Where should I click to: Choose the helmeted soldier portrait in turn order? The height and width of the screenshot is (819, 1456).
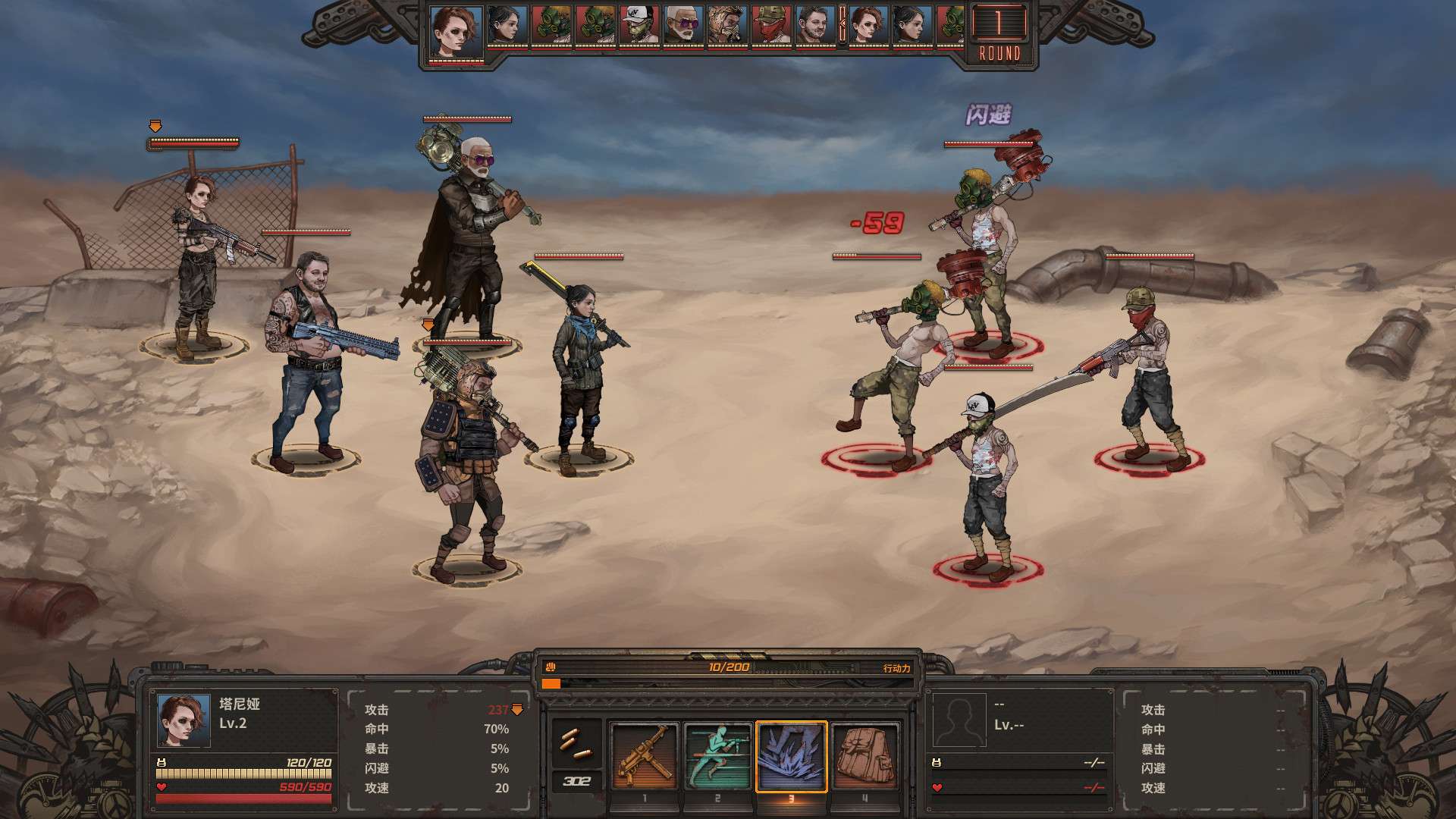point(727,26)
